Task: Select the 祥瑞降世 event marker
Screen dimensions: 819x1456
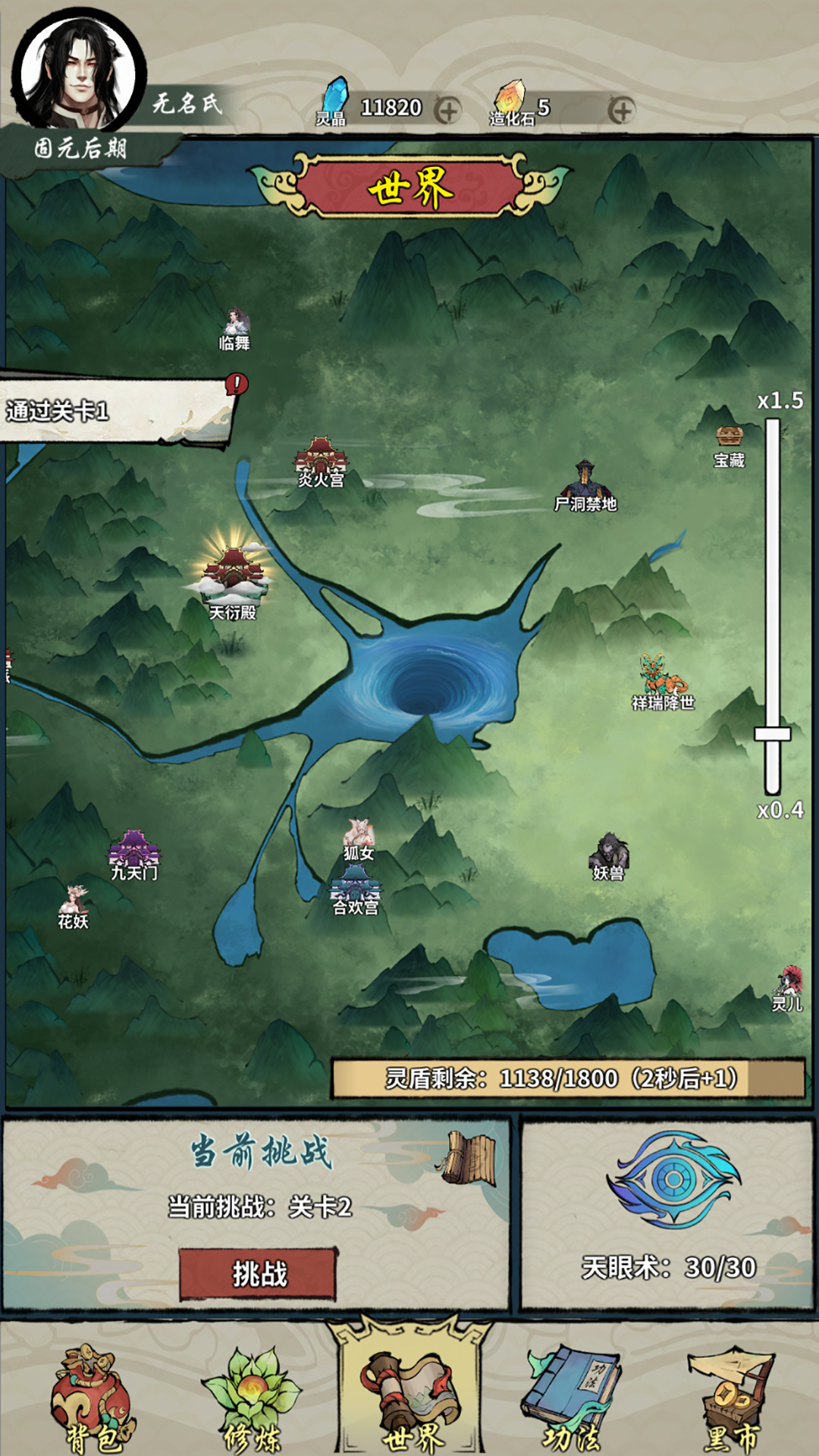Action: click(661, 681)
